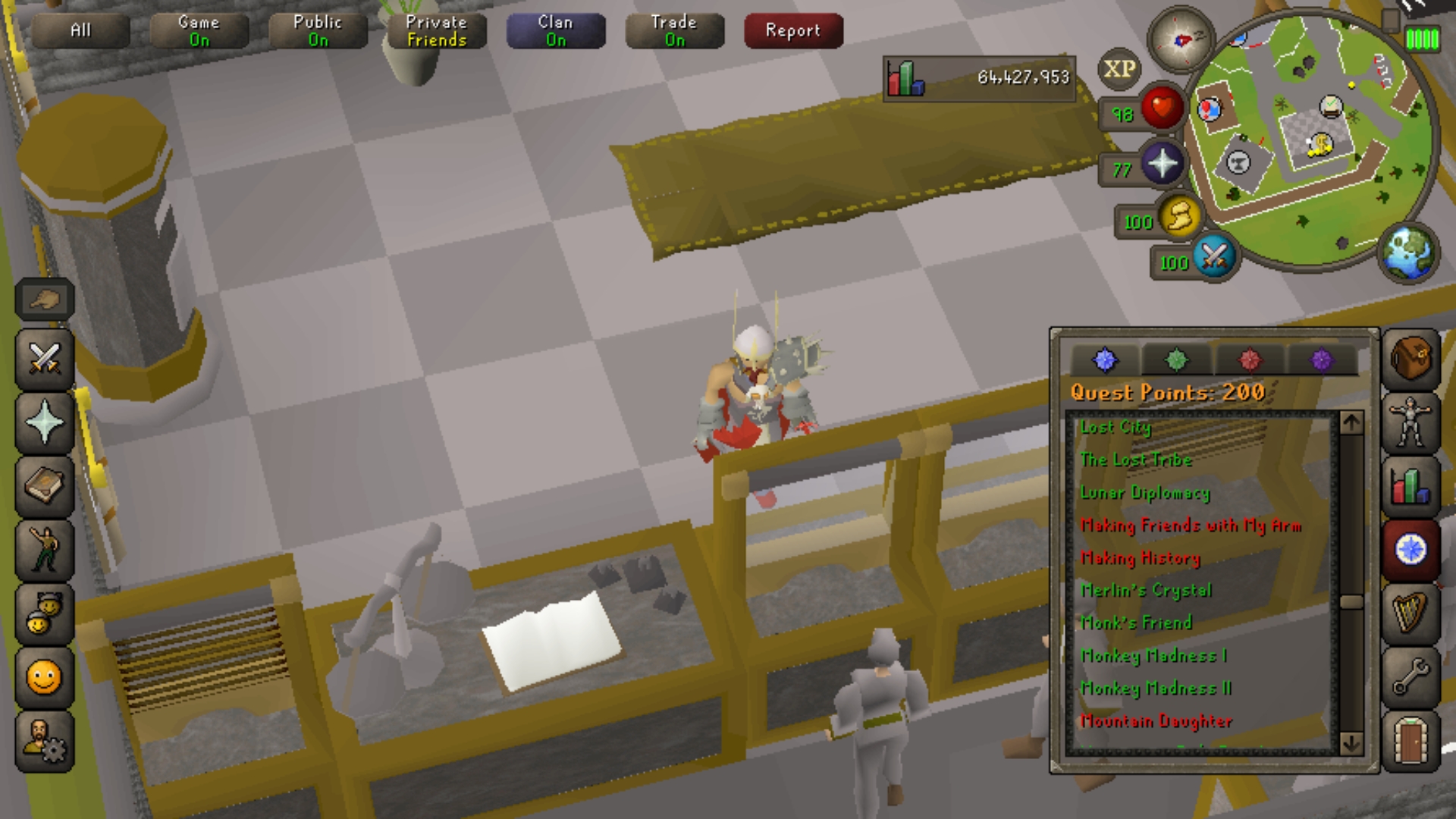Switch to the green quest tab

(1178, 360)
